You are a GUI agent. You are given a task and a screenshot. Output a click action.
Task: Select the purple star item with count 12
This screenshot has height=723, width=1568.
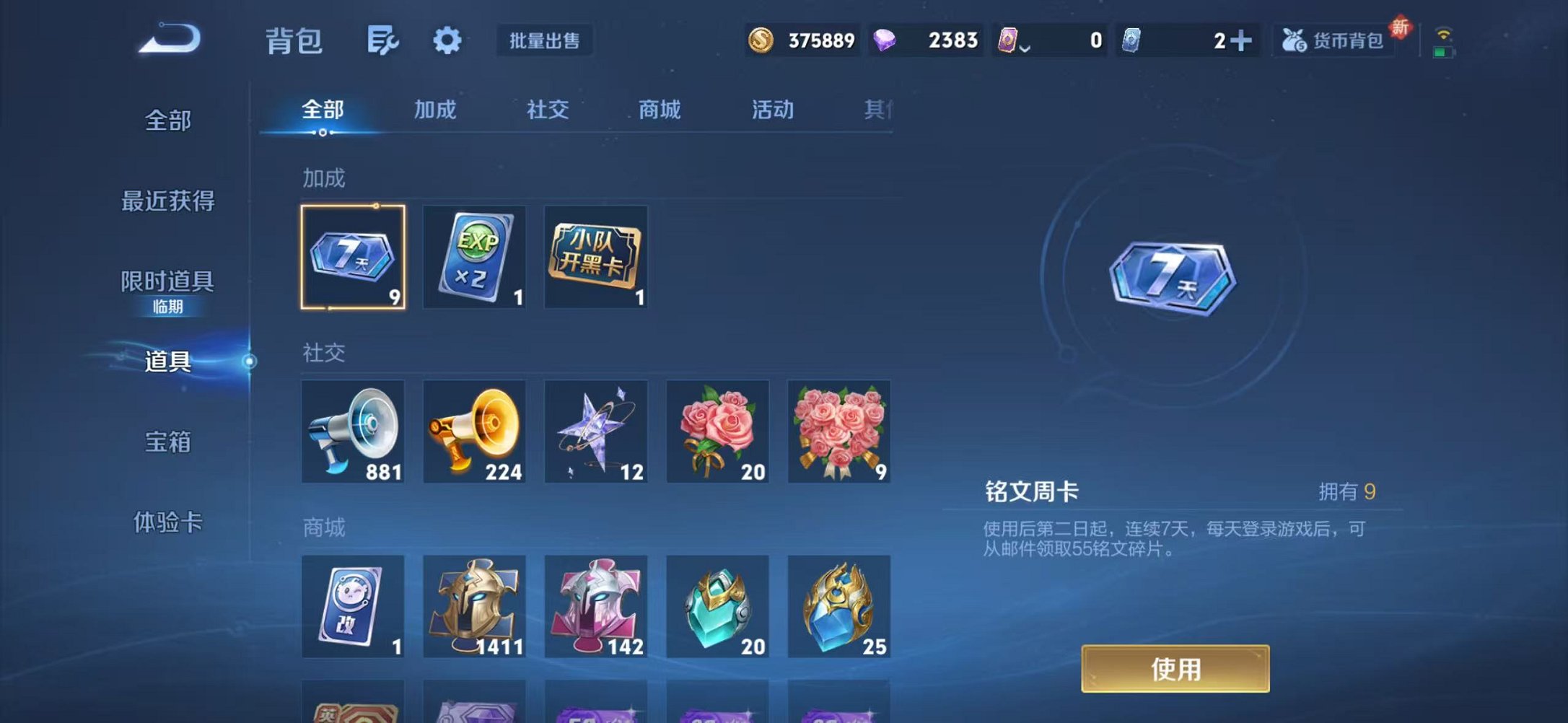596,431
